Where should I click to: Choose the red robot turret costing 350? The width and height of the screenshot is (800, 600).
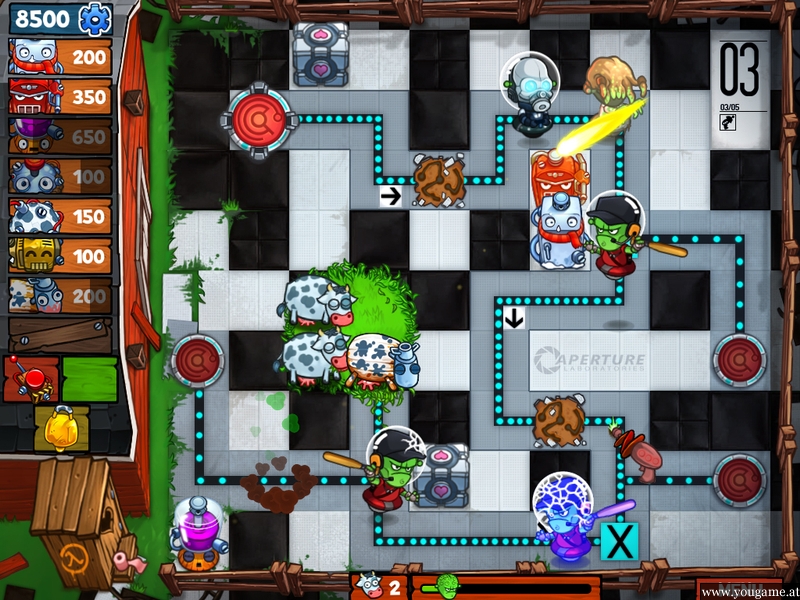pos(60,97)
